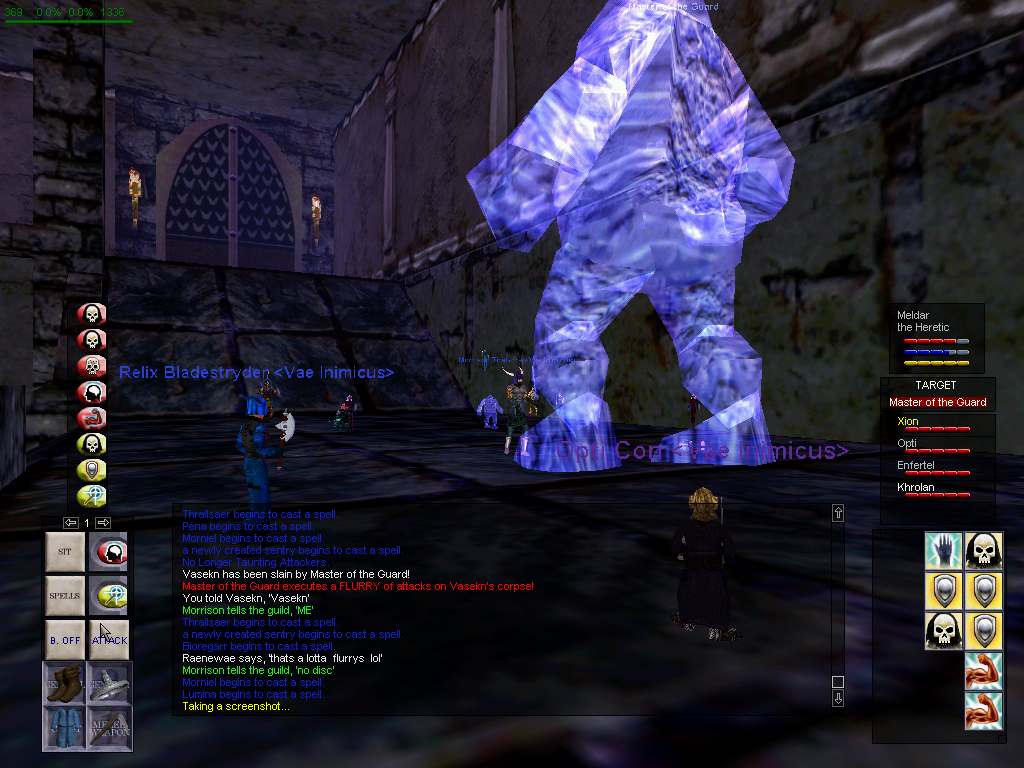Click the blue hand buff icon
Viewport: 1024px width, 768px height.
(x=943, y=550)
